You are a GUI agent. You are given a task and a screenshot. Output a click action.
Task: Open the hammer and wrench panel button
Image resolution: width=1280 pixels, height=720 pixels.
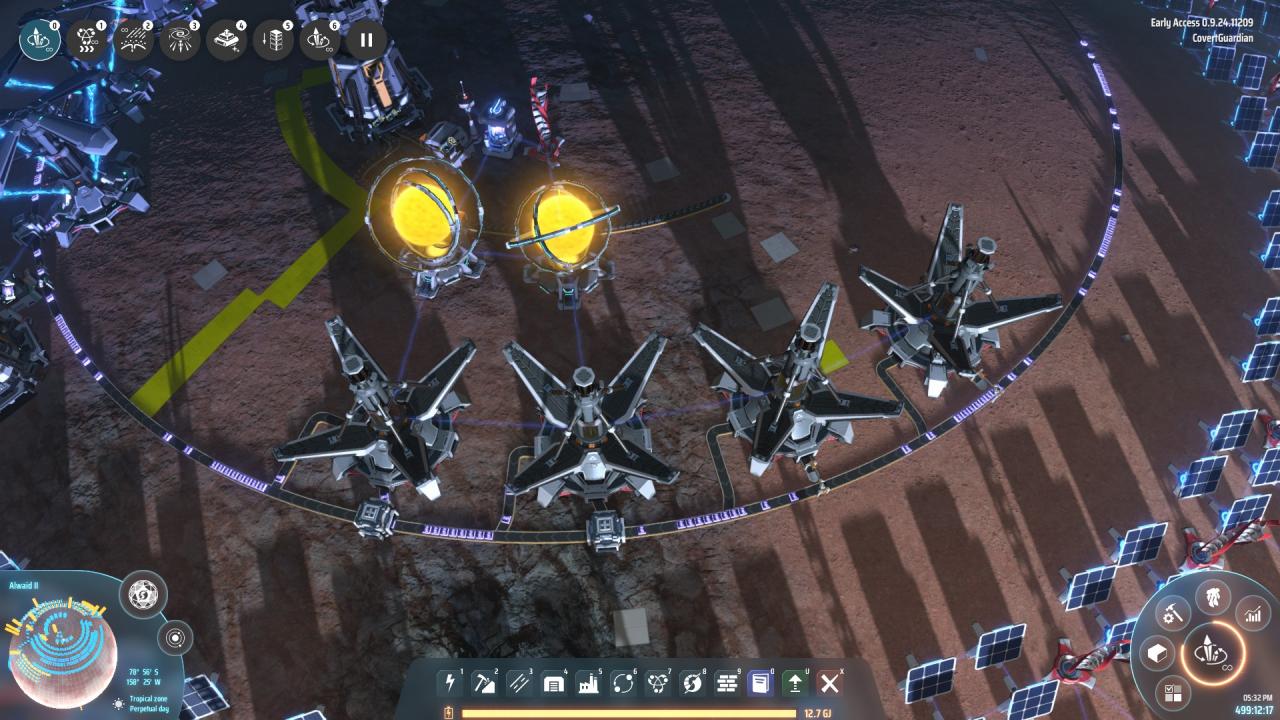point(1173,613)
